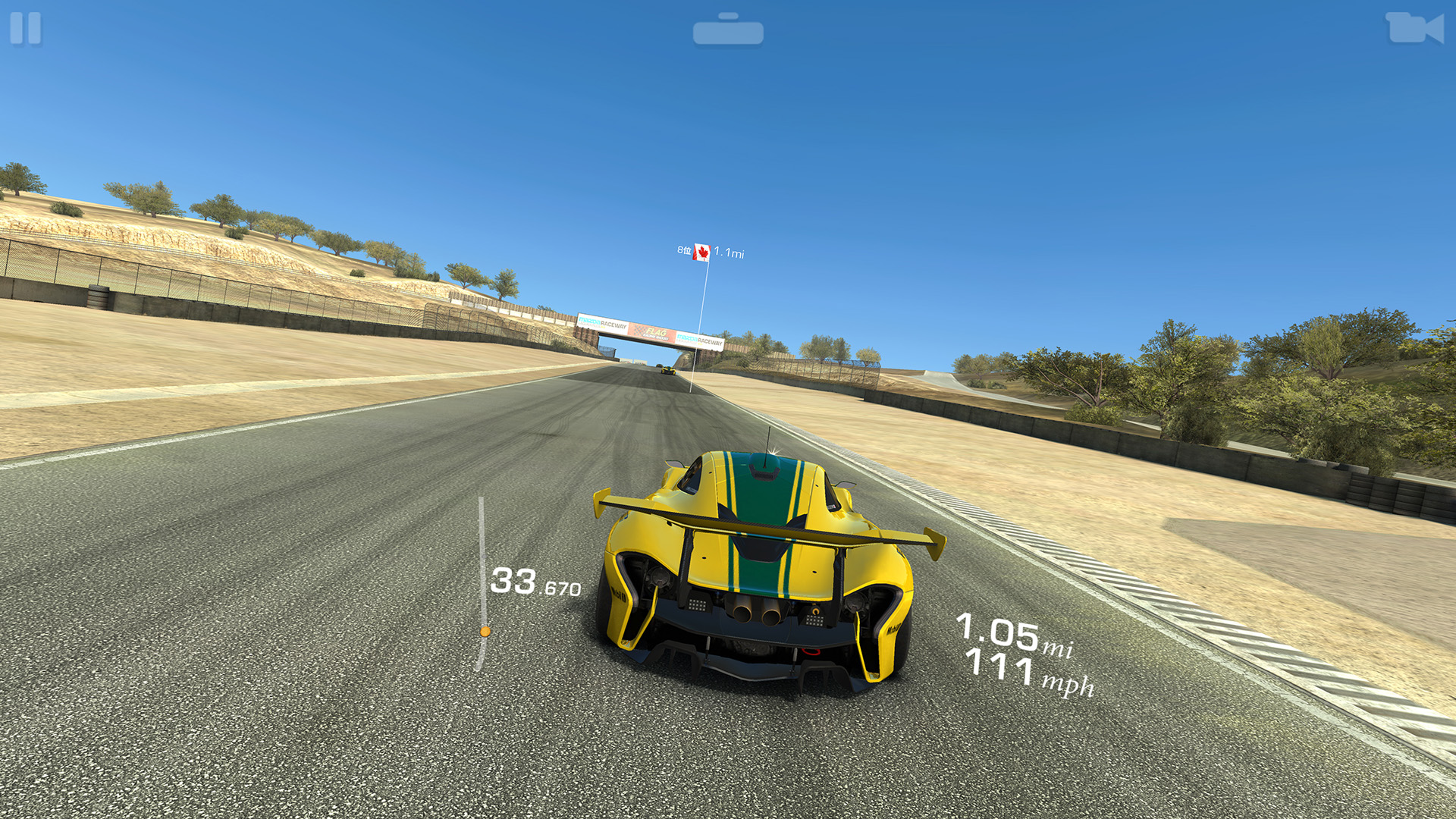The width and height of the screenshot is (1456, 819).
Task: Switch the camera view
Action: pos(1414,28)
